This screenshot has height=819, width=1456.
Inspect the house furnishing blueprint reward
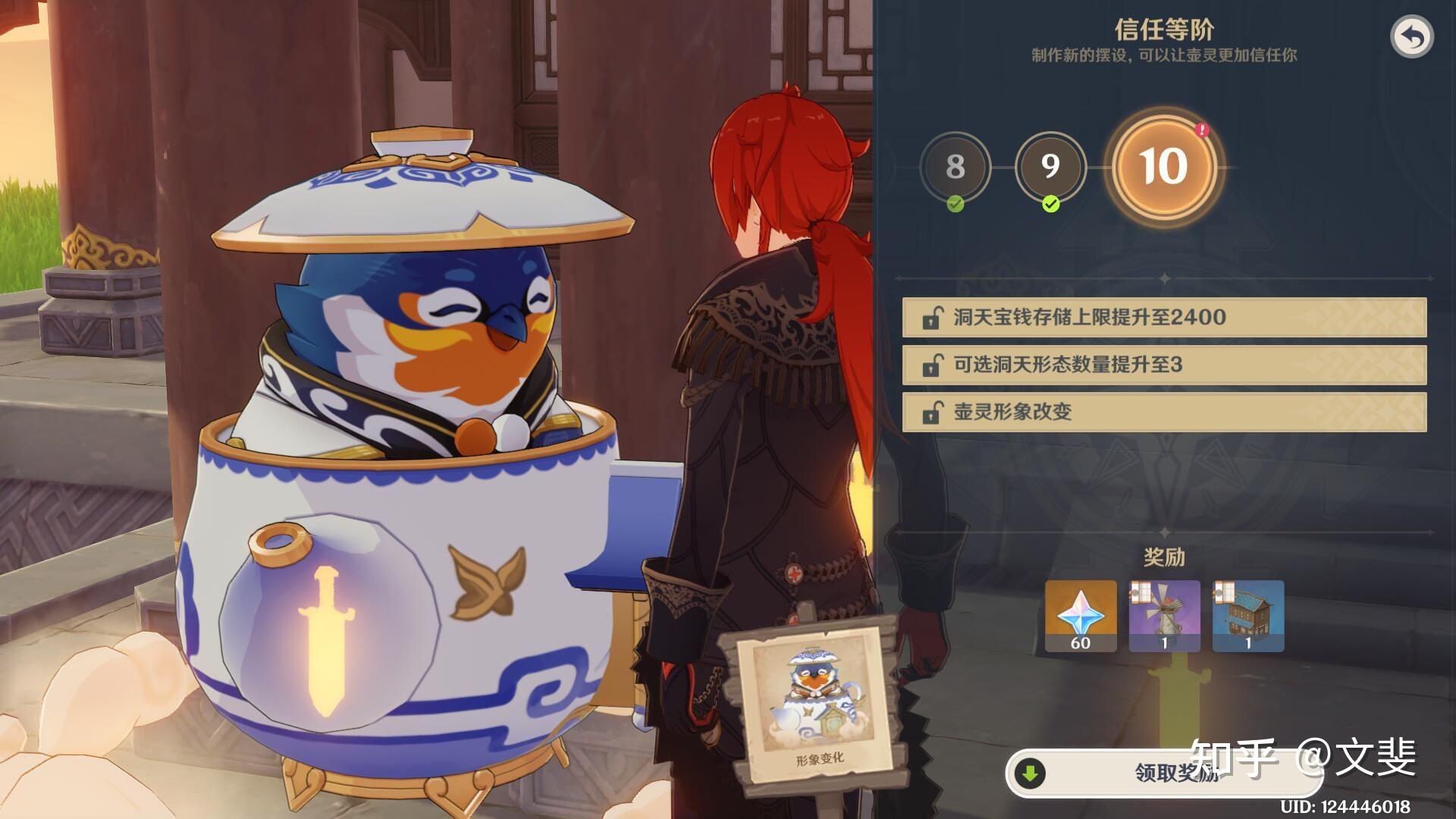[1248, 616]
